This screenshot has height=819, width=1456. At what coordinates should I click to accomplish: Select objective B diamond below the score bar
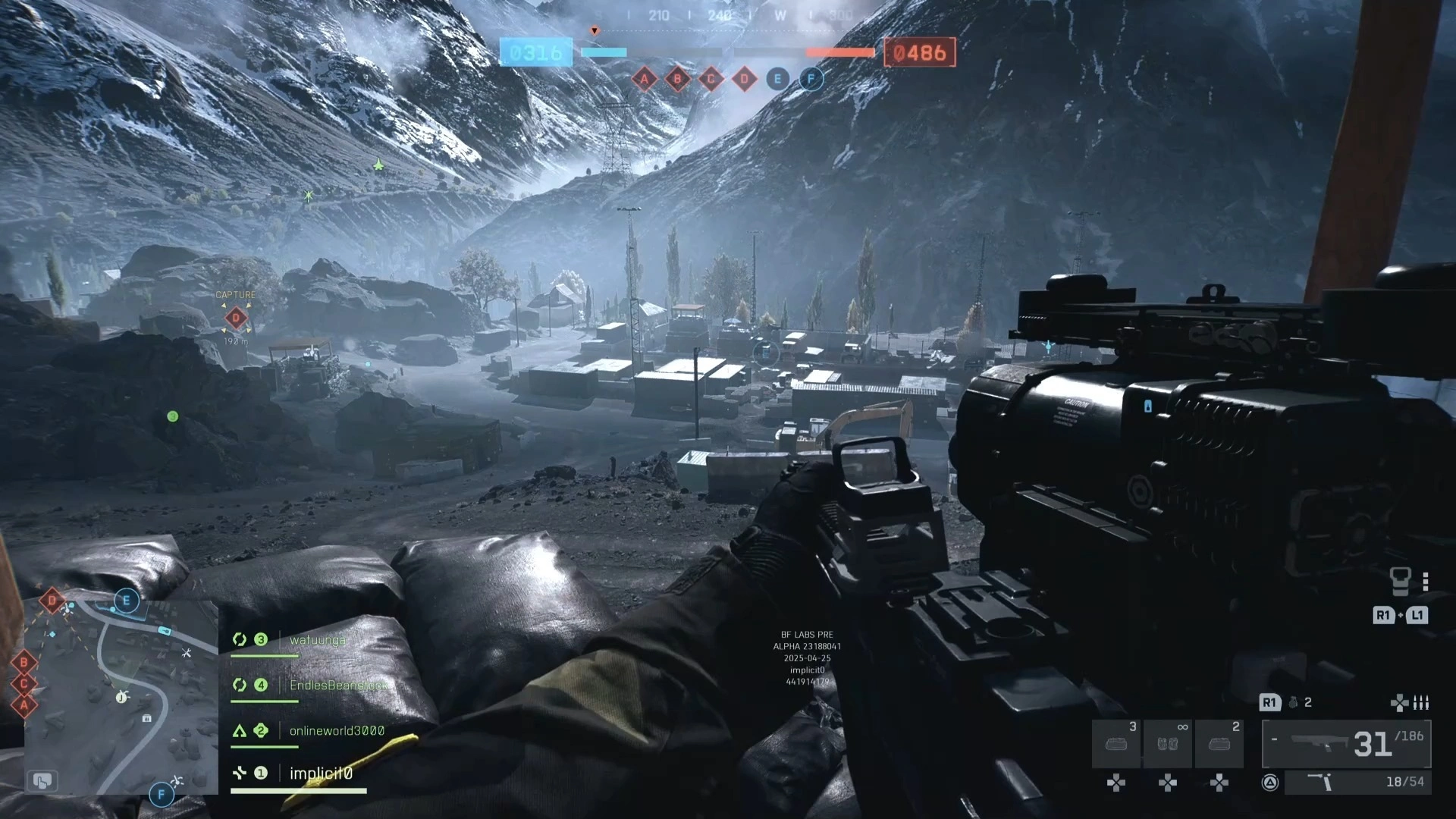(x=677, y=79)
